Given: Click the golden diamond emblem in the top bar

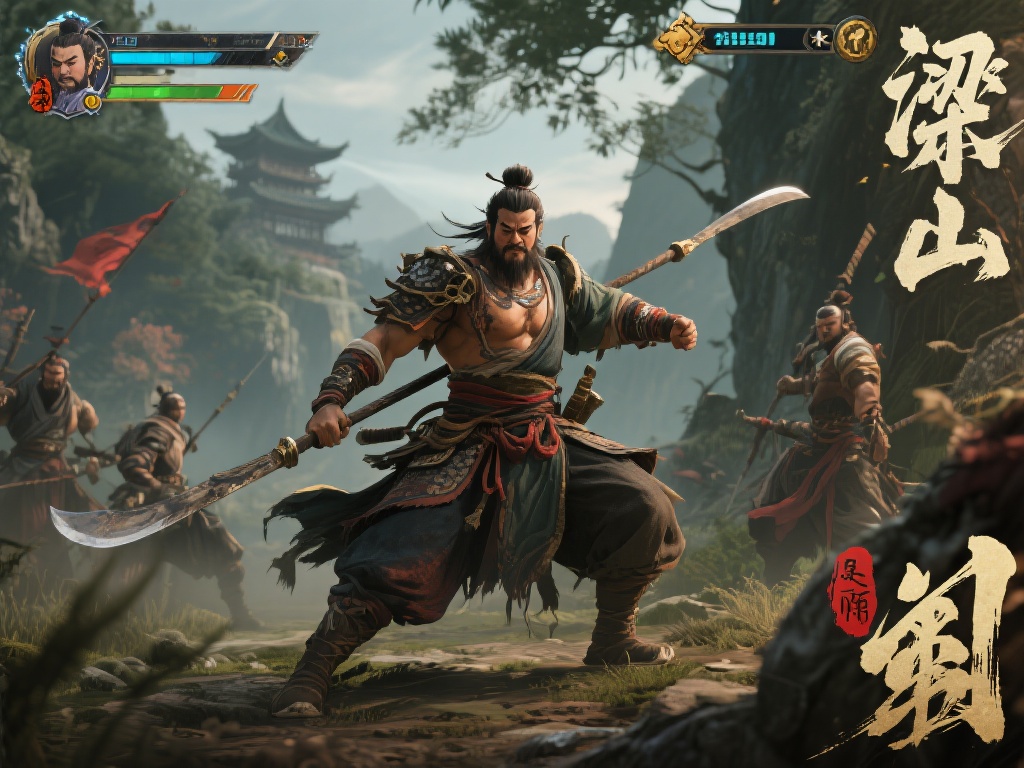Looking at the screenshot, I should [681, 39].
